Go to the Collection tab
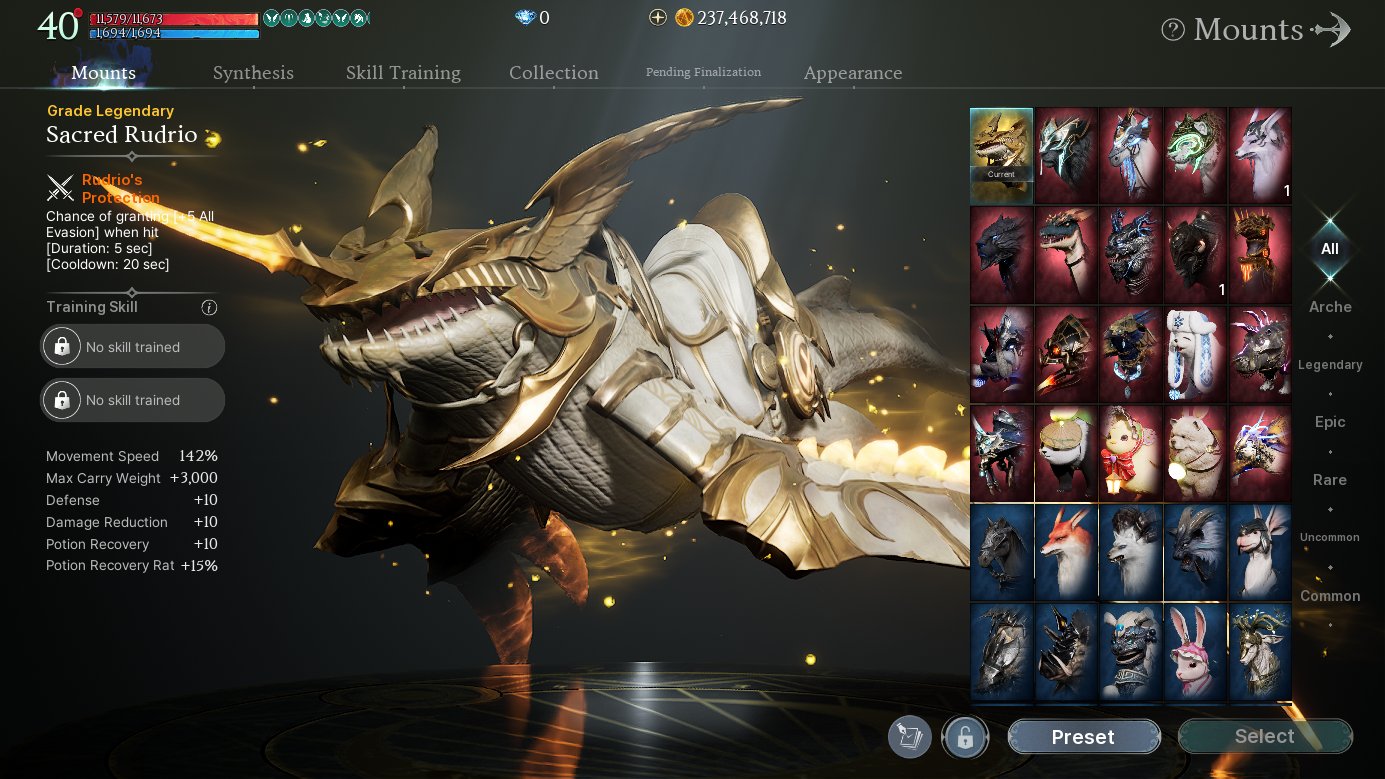Screen dimensions: 1385x779 (553, 73)
